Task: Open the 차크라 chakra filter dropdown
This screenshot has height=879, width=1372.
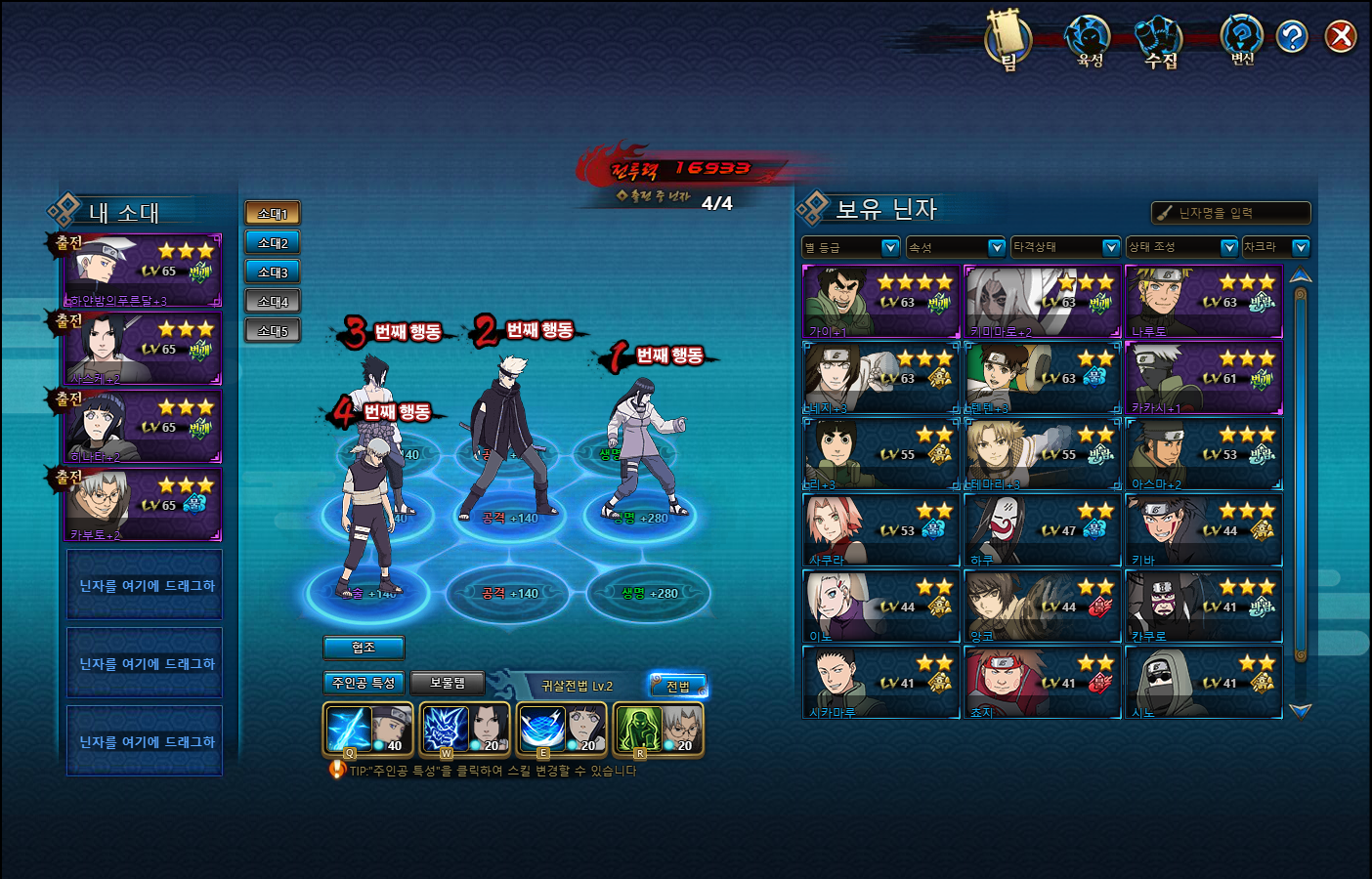Action: pos(1274,247)
